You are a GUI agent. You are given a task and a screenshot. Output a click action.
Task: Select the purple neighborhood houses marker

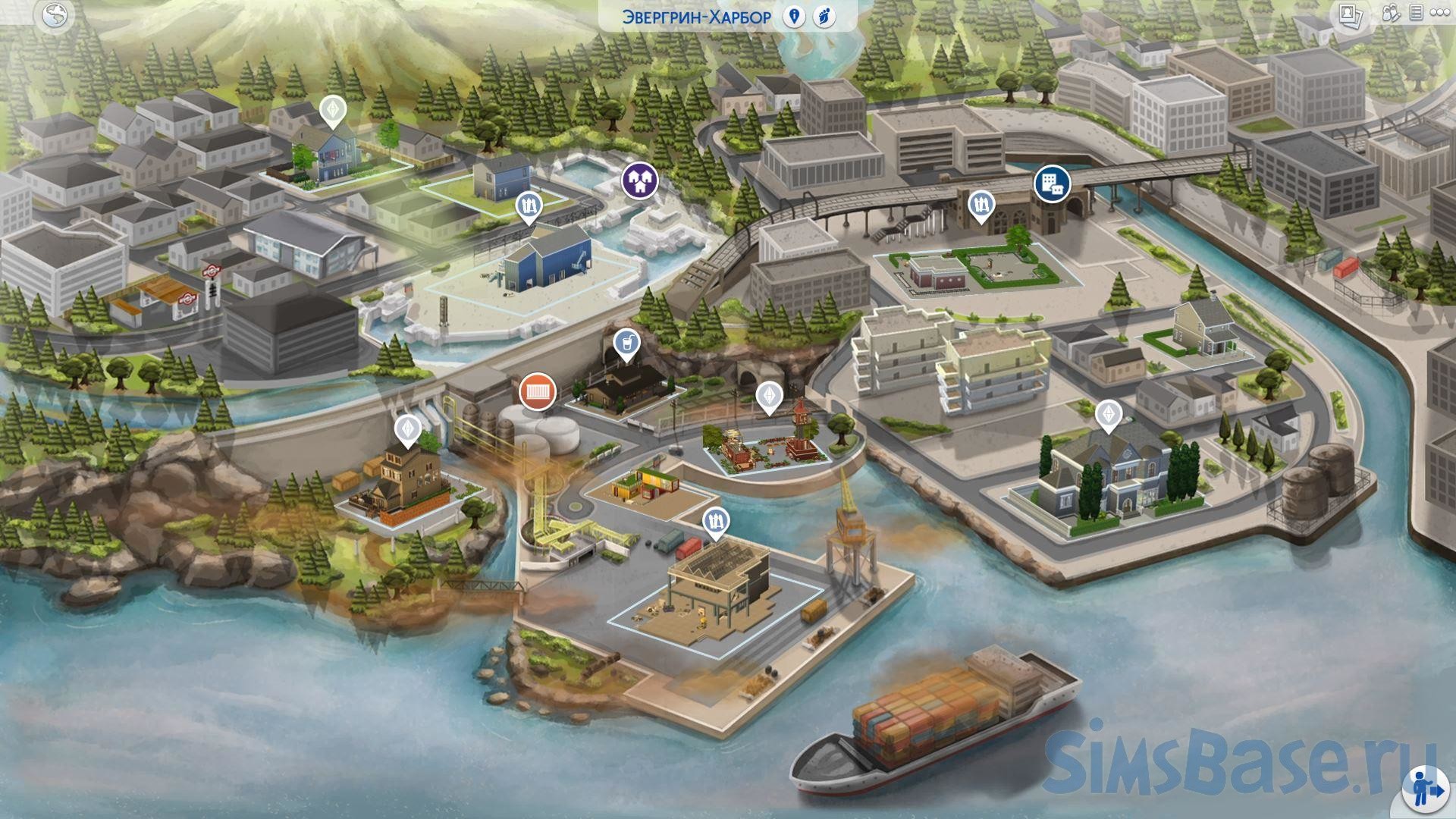(x=640, y=181)
